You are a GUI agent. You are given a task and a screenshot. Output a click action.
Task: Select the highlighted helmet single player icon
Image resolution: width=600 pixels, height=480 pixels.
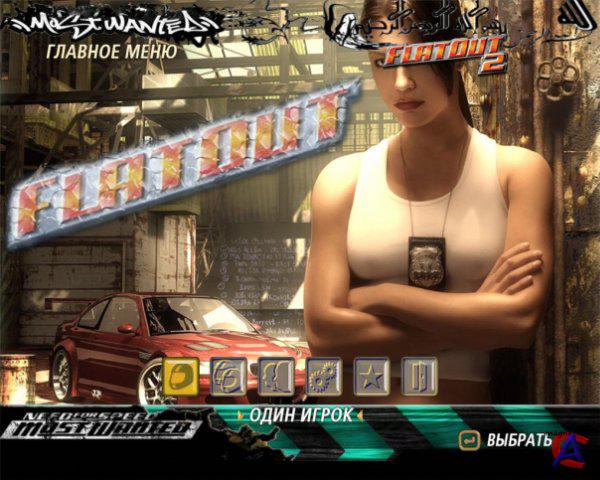pos(180,375)
